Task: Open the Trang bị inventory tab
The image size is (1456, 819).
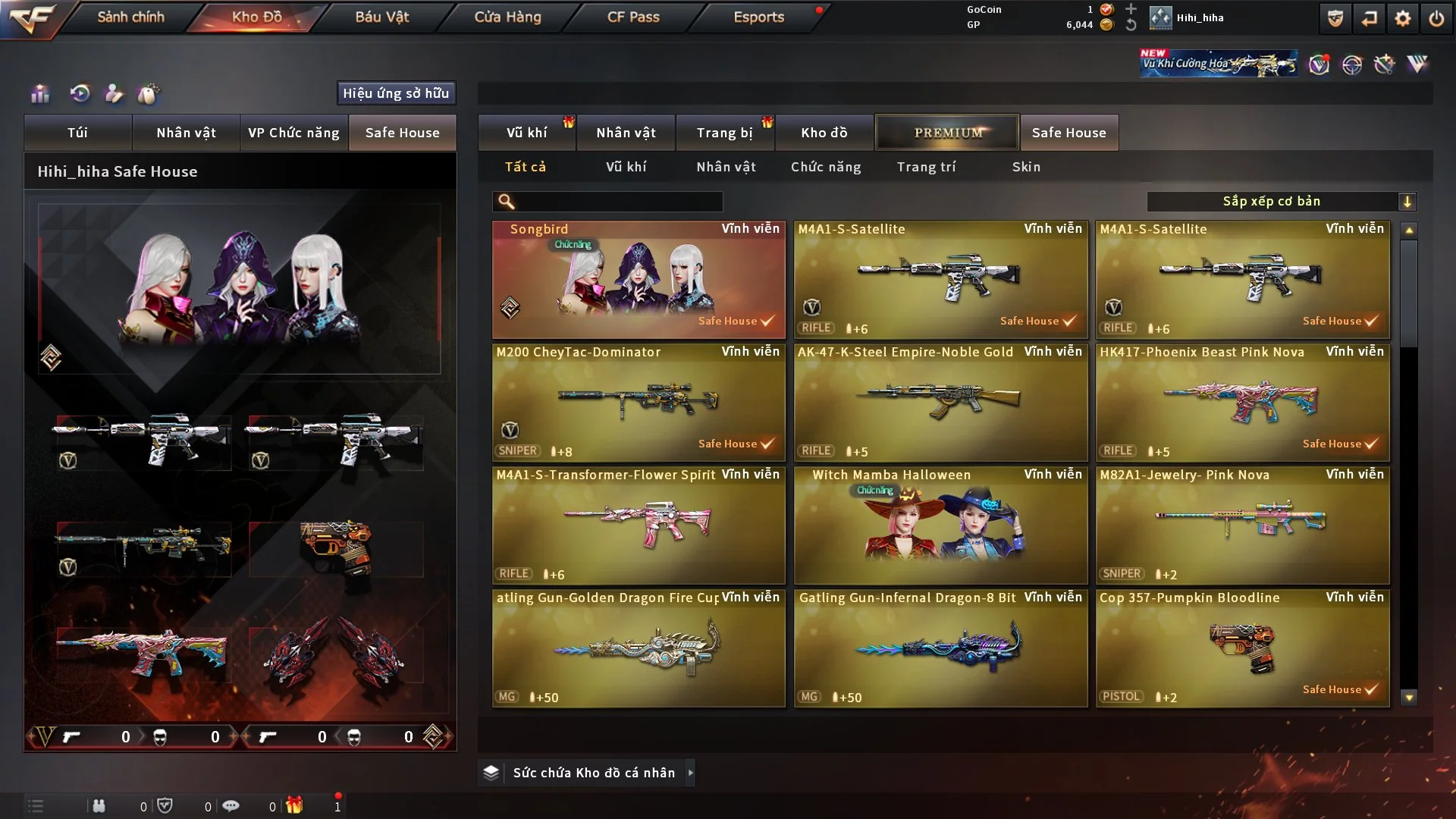Action: (724, 133)
